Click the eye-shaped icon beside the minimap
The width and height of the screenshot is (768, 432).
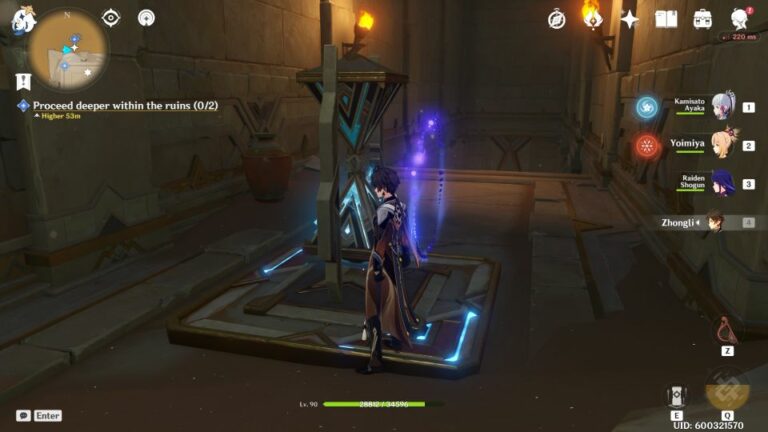tap(111, 18)
